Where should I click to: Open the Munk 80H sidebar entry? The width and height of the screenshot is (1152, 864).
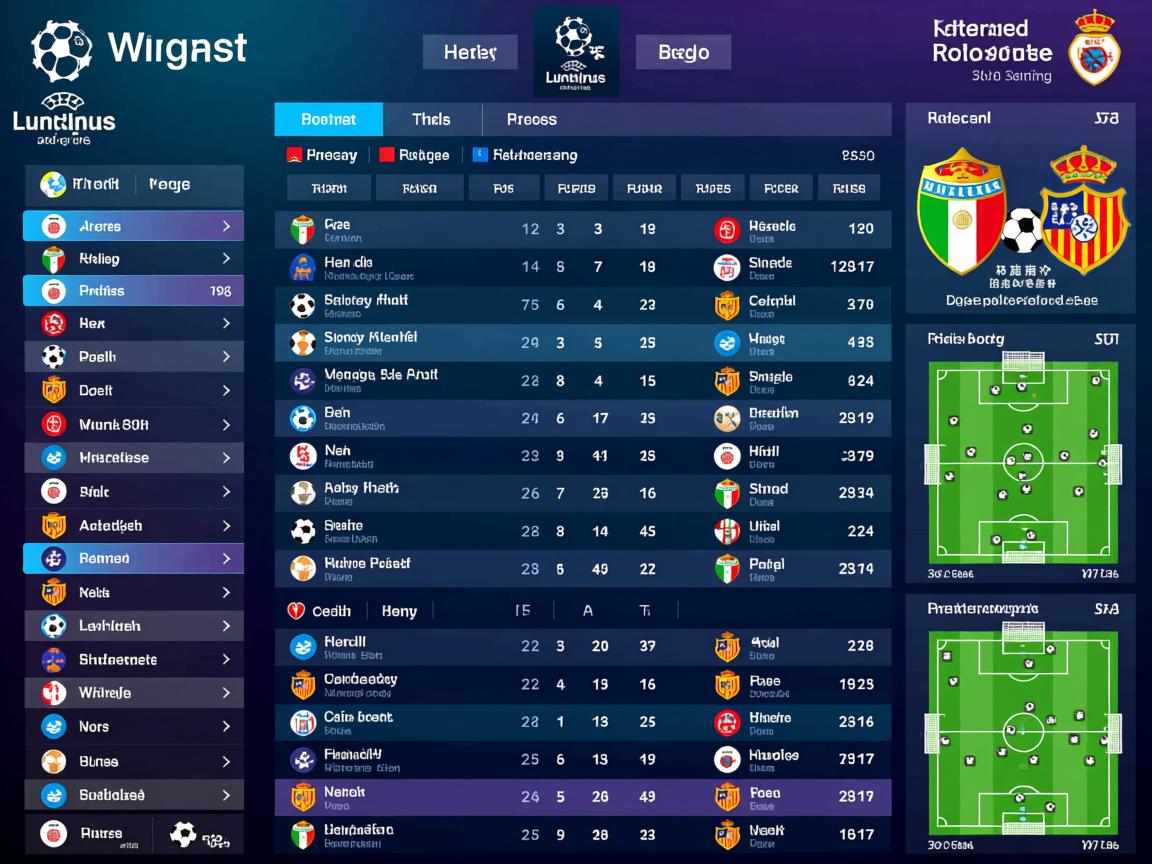point(133,425)
